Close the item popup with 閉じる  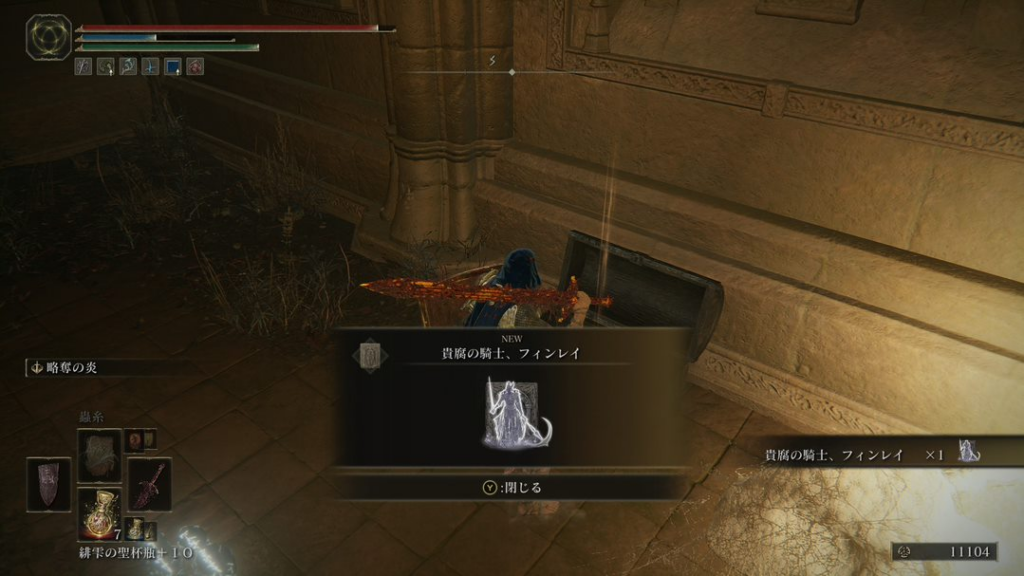click(x=511, y=488)
